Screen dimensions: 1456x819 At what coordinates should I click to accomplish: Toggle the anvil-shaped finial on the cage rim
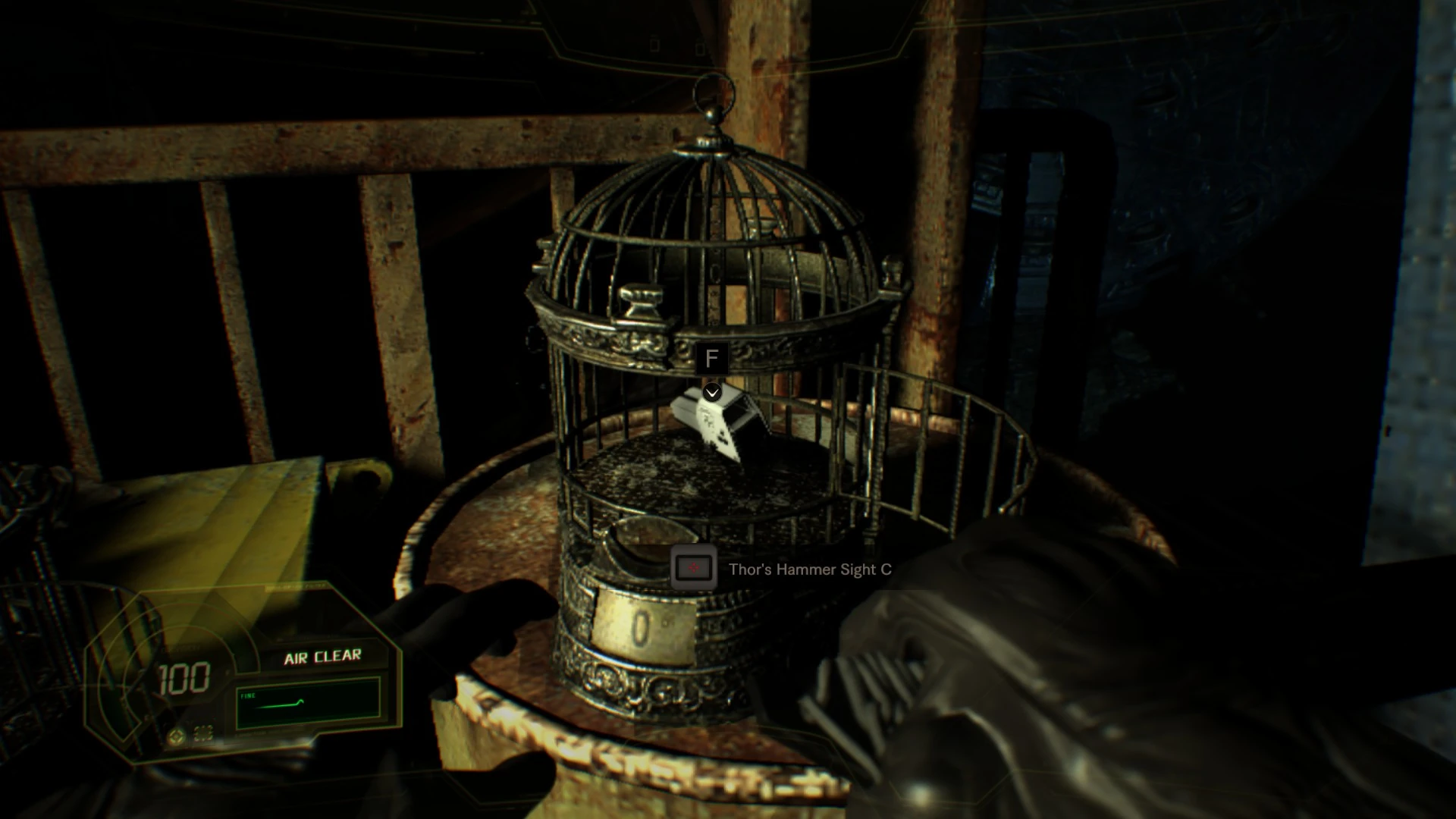[641, 300]
